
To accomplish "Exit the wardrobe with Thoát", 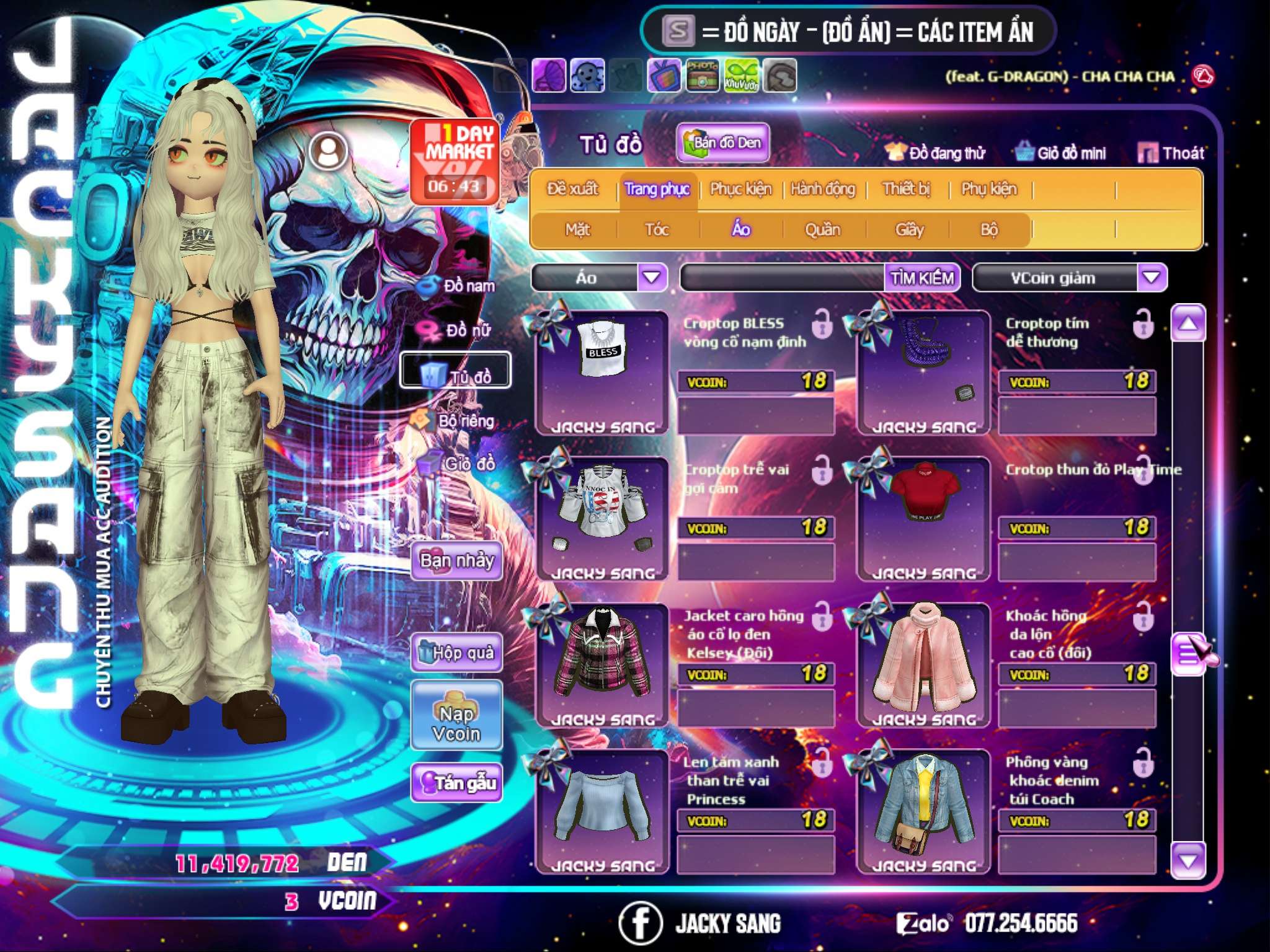I will click(1171, 153).
